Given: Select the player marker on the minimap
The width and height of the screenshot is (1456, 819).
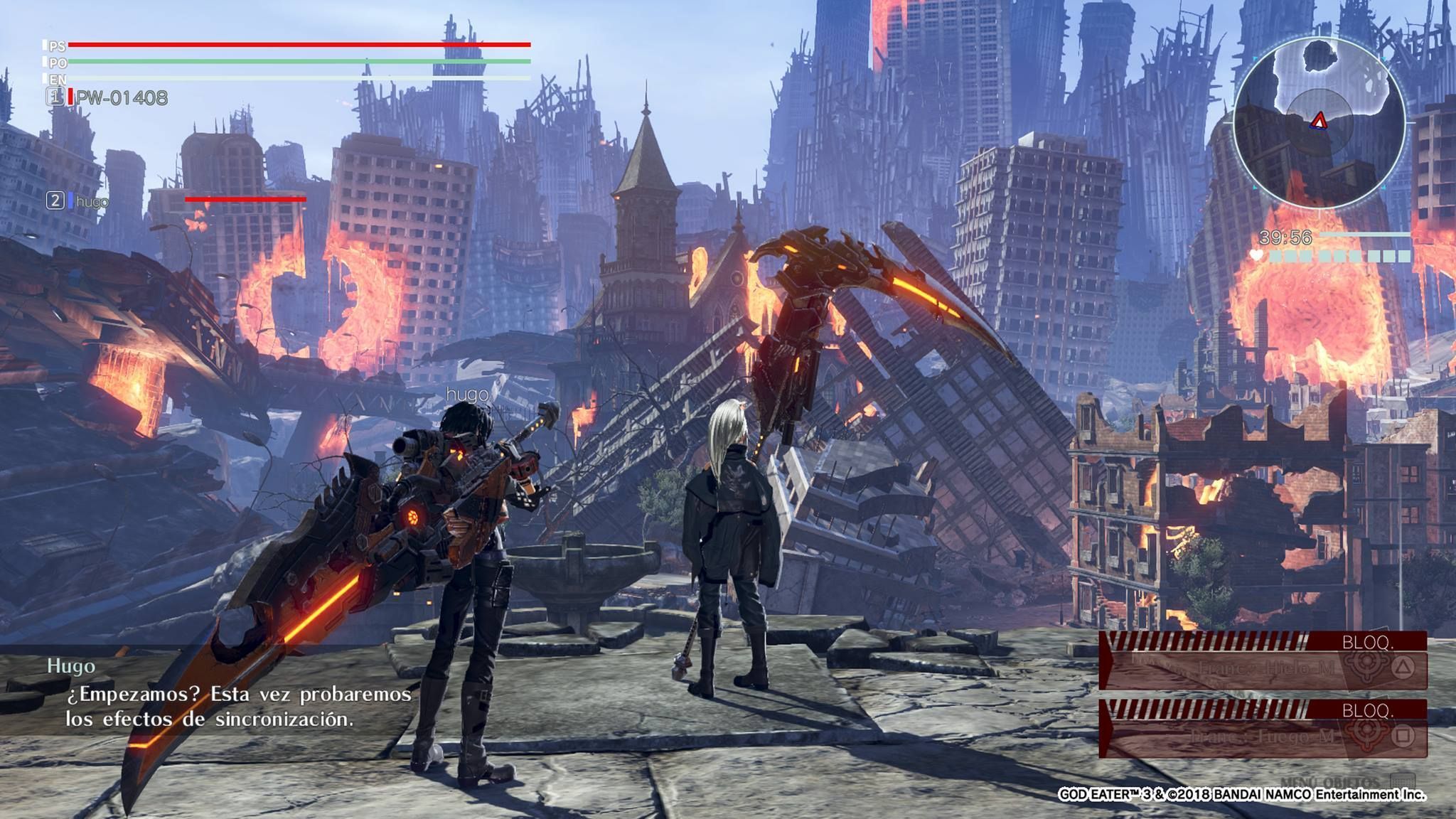Looking at the screenshot, I should pyautogui.click(x=1319, y=122).
